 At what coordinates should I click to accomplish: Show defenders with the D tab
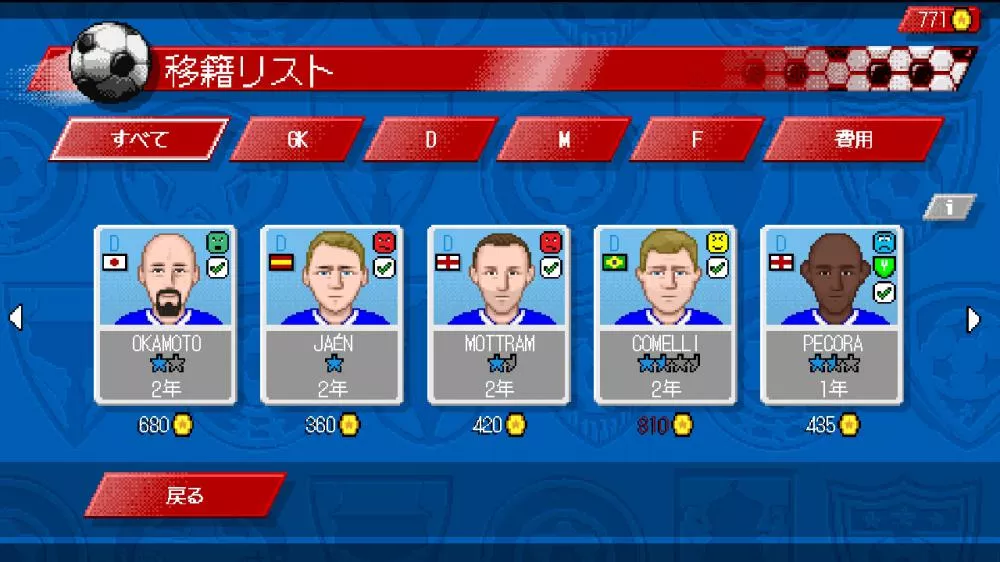(x=431, y=139)
